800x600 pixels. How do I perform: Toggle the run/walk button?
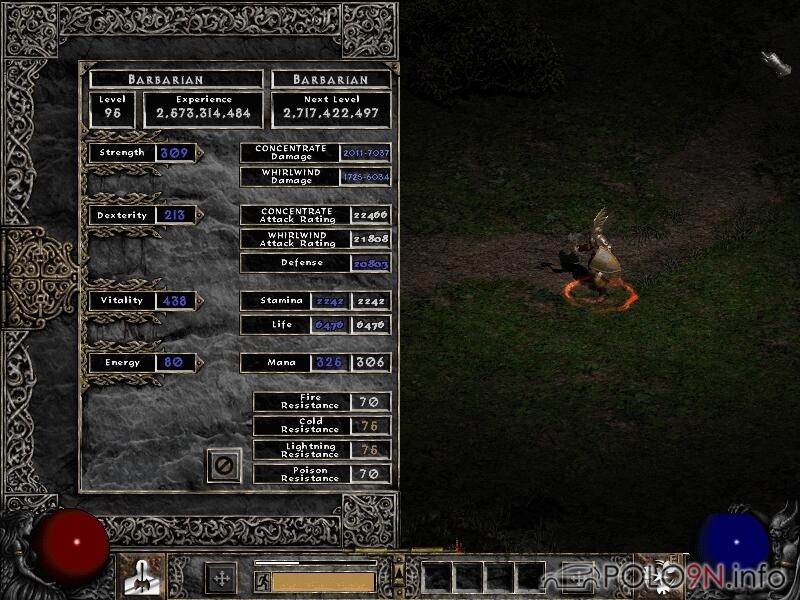[262, 581]
